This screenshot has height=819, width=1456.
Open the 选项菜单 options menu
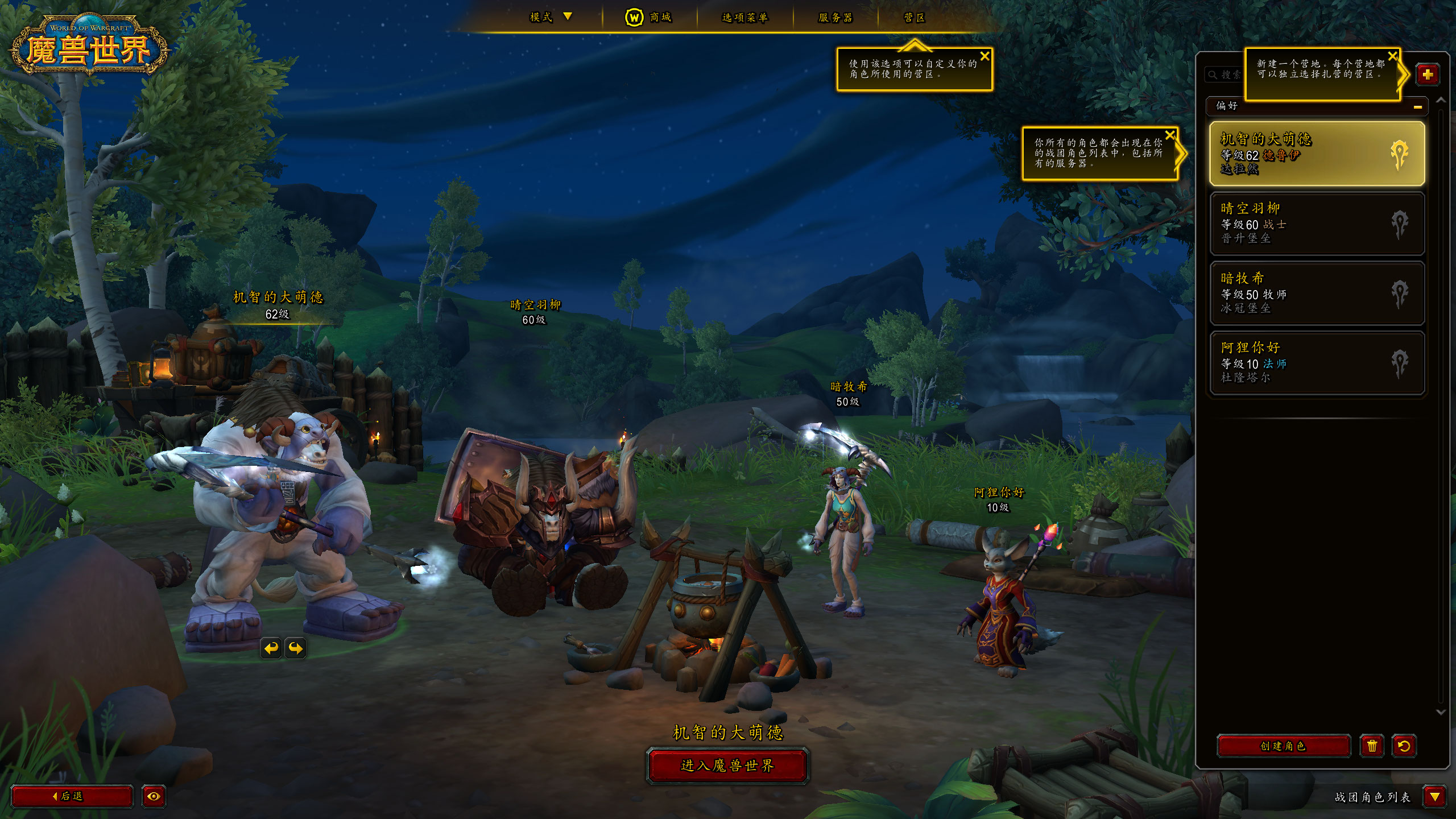[744, 18]
